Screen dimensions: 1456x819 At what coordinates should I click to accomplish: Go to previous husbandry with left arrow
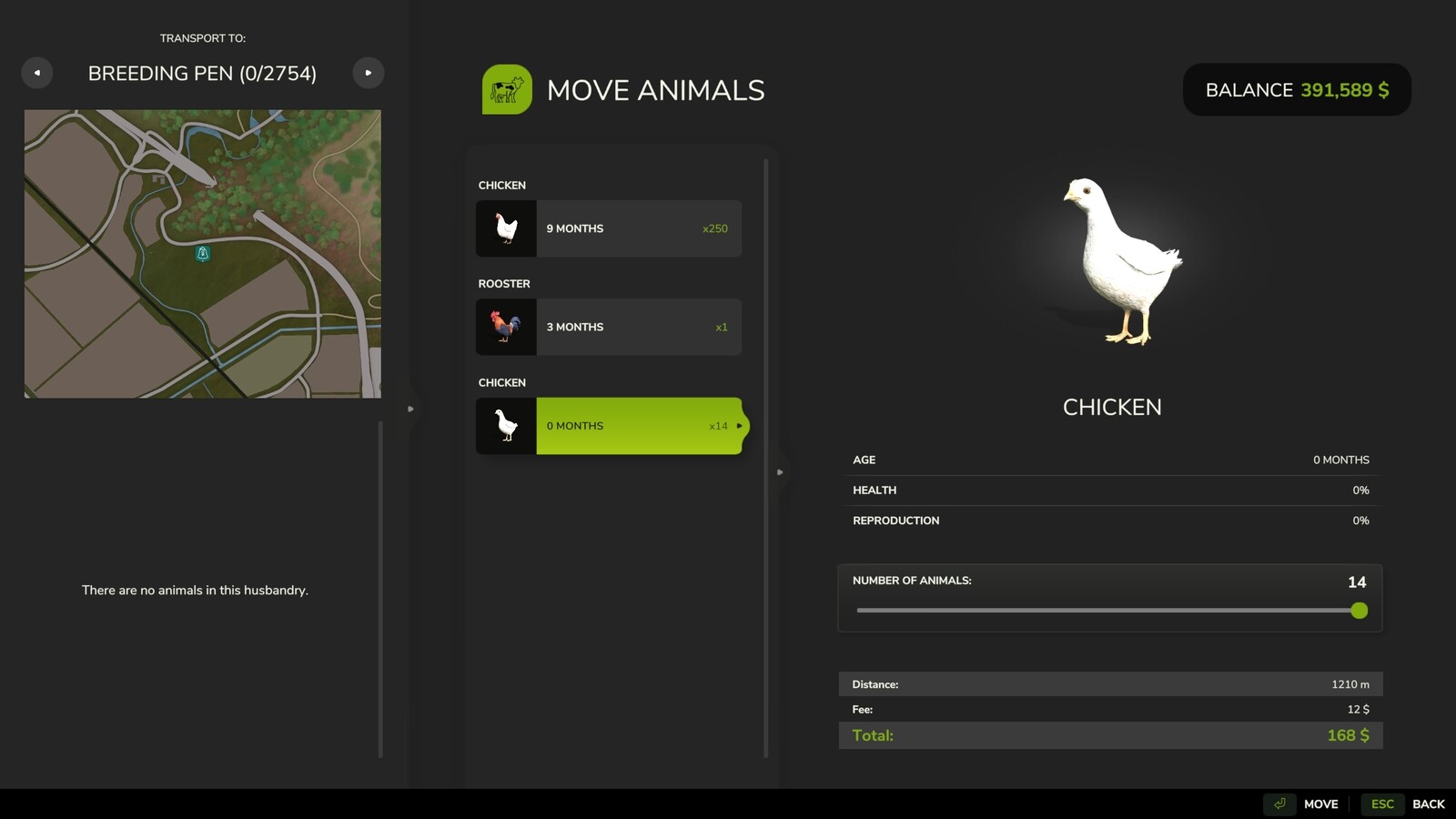(37, 72)
